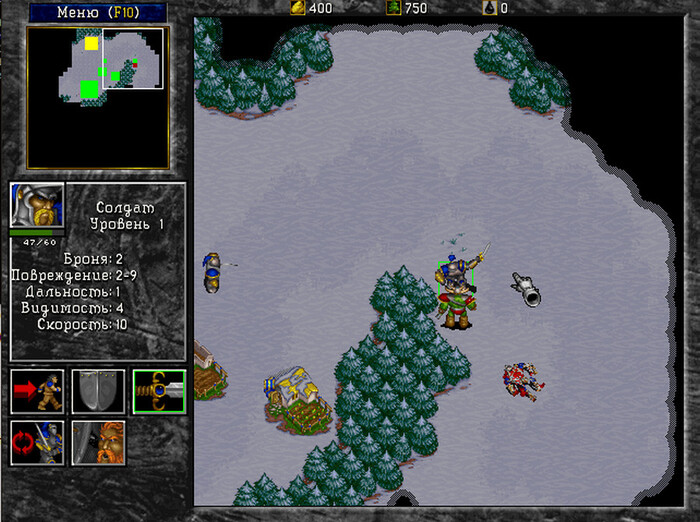Viewport: 700px width, 522px height.
Task: Open the Меню (F10) game menu
Action: (97, 13)
